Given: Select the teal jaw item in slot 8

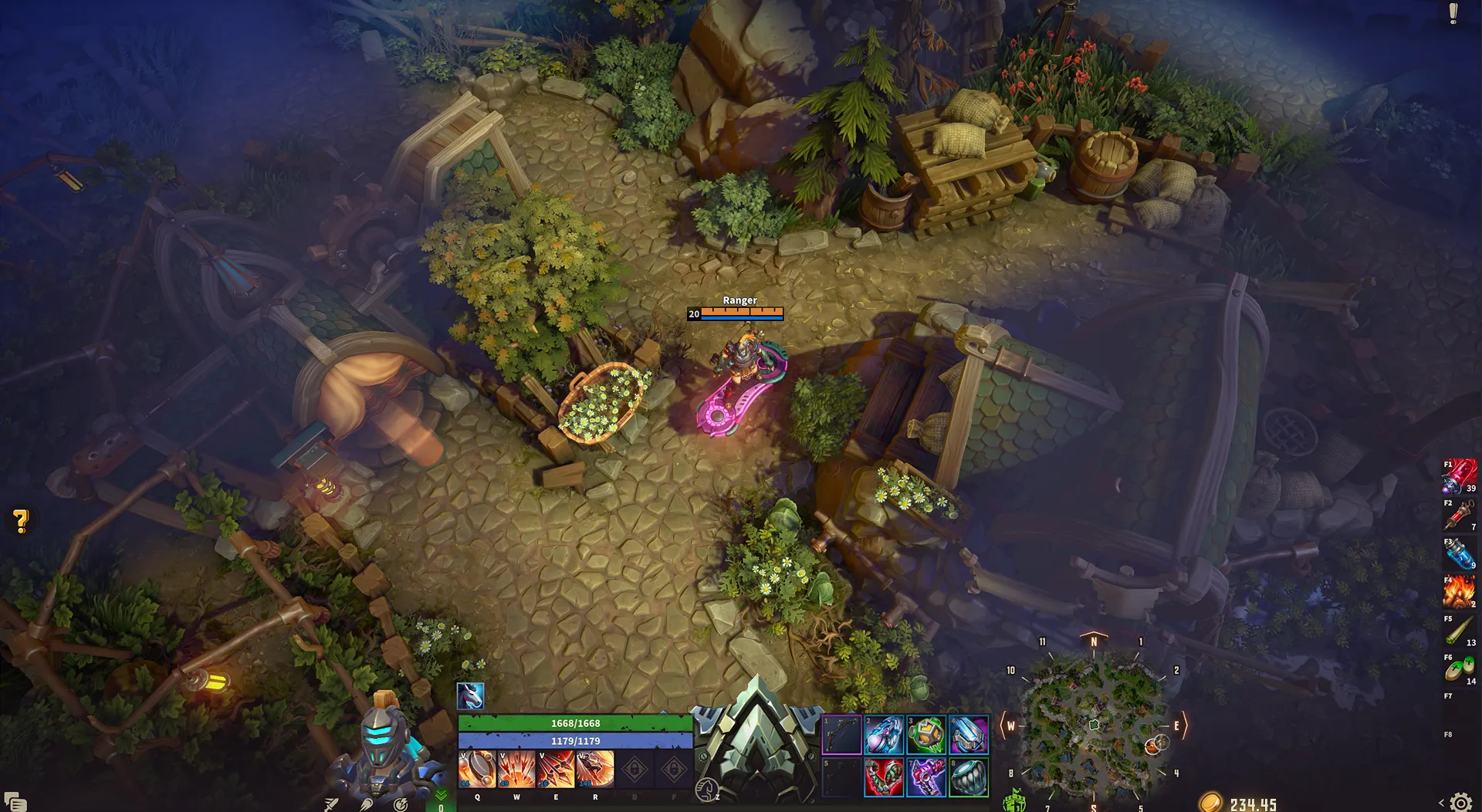Looking at the screenshot, I should pos(969,776).
